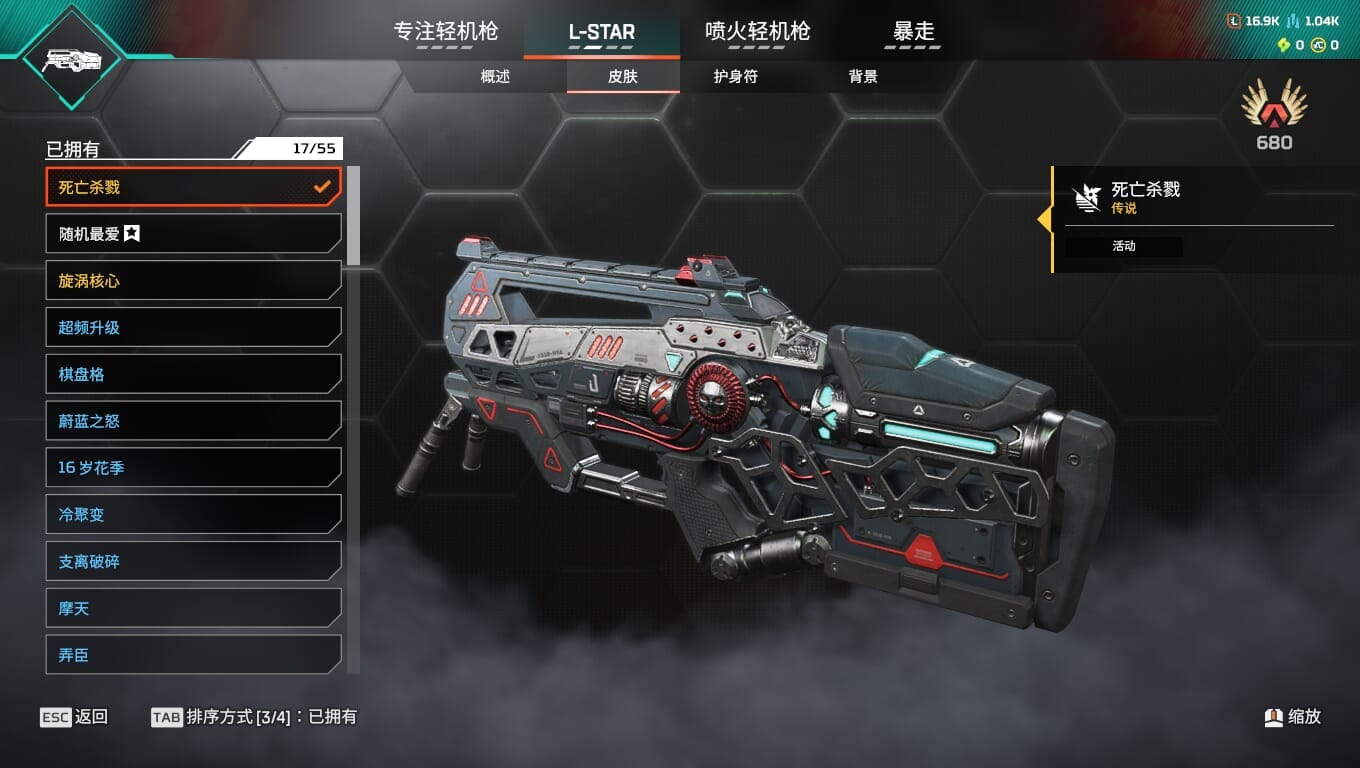This screenshot has width=1360, height=768.
Task: Open the 喷火轻机枪 weapon tab
Action: (x=757, y=32)
